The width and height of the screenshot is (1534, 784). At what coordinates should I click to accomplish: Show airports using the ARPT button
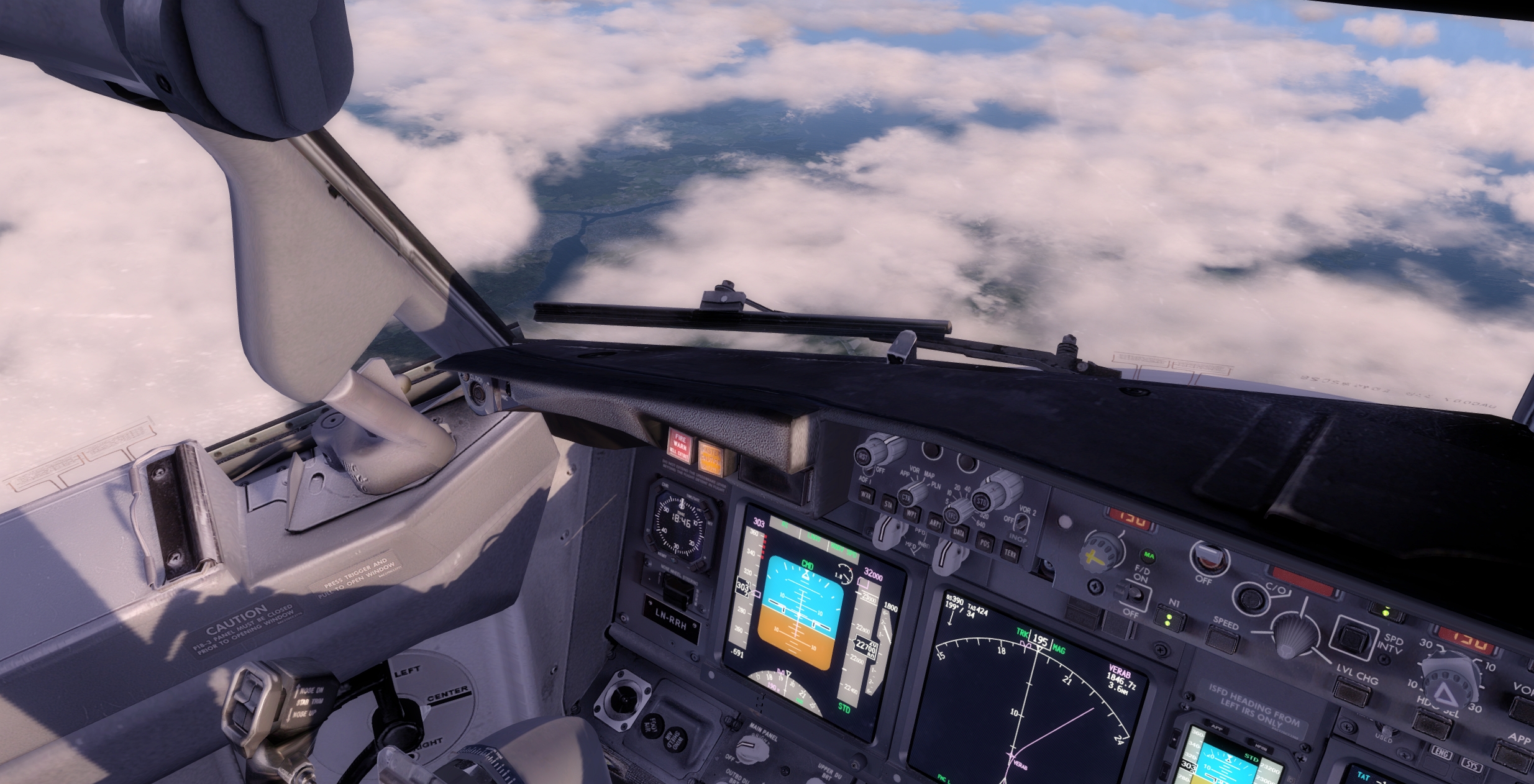(x=936, y=524)
